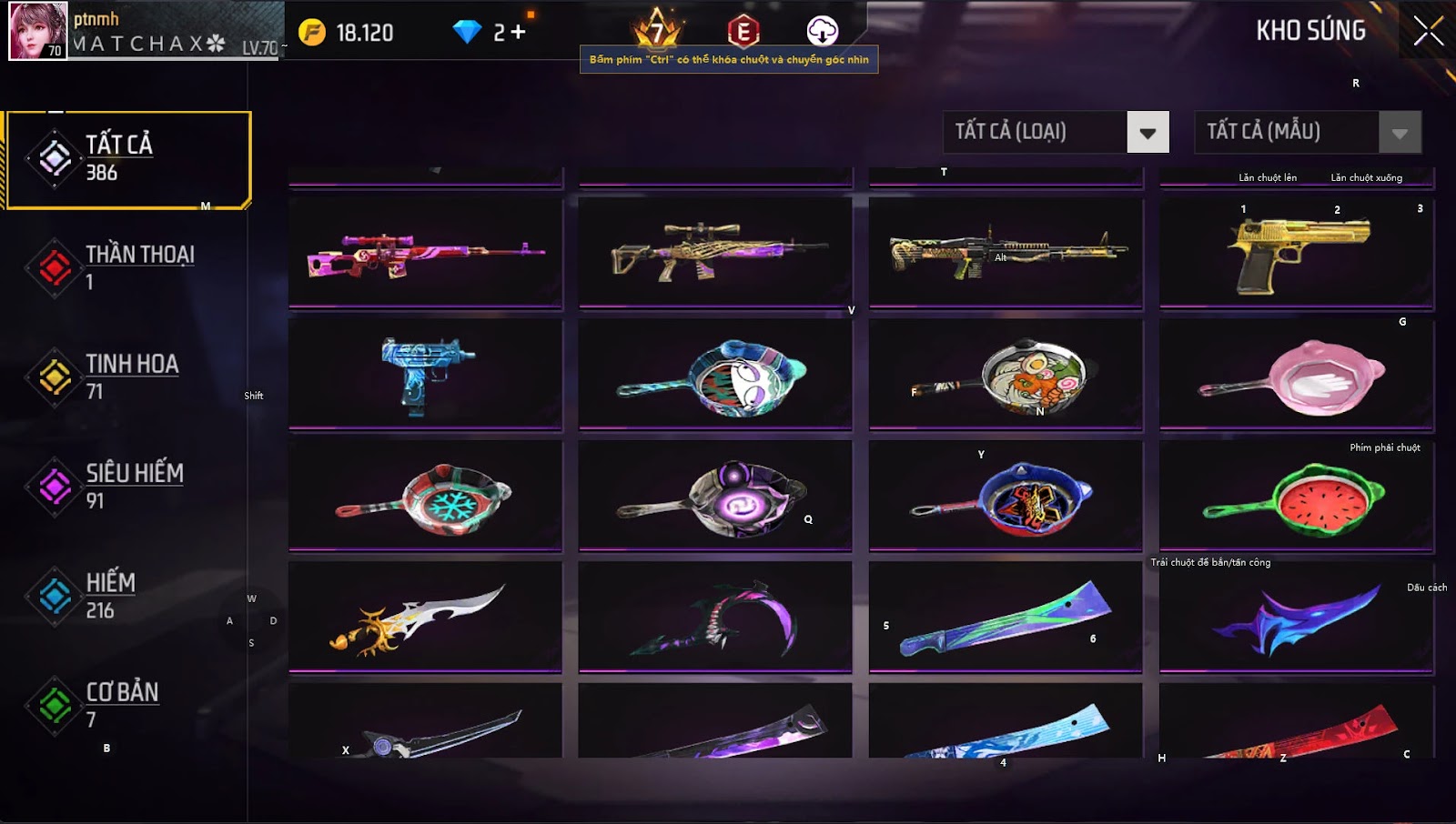Select the golden scorpion dagger skin

point(425,618)
